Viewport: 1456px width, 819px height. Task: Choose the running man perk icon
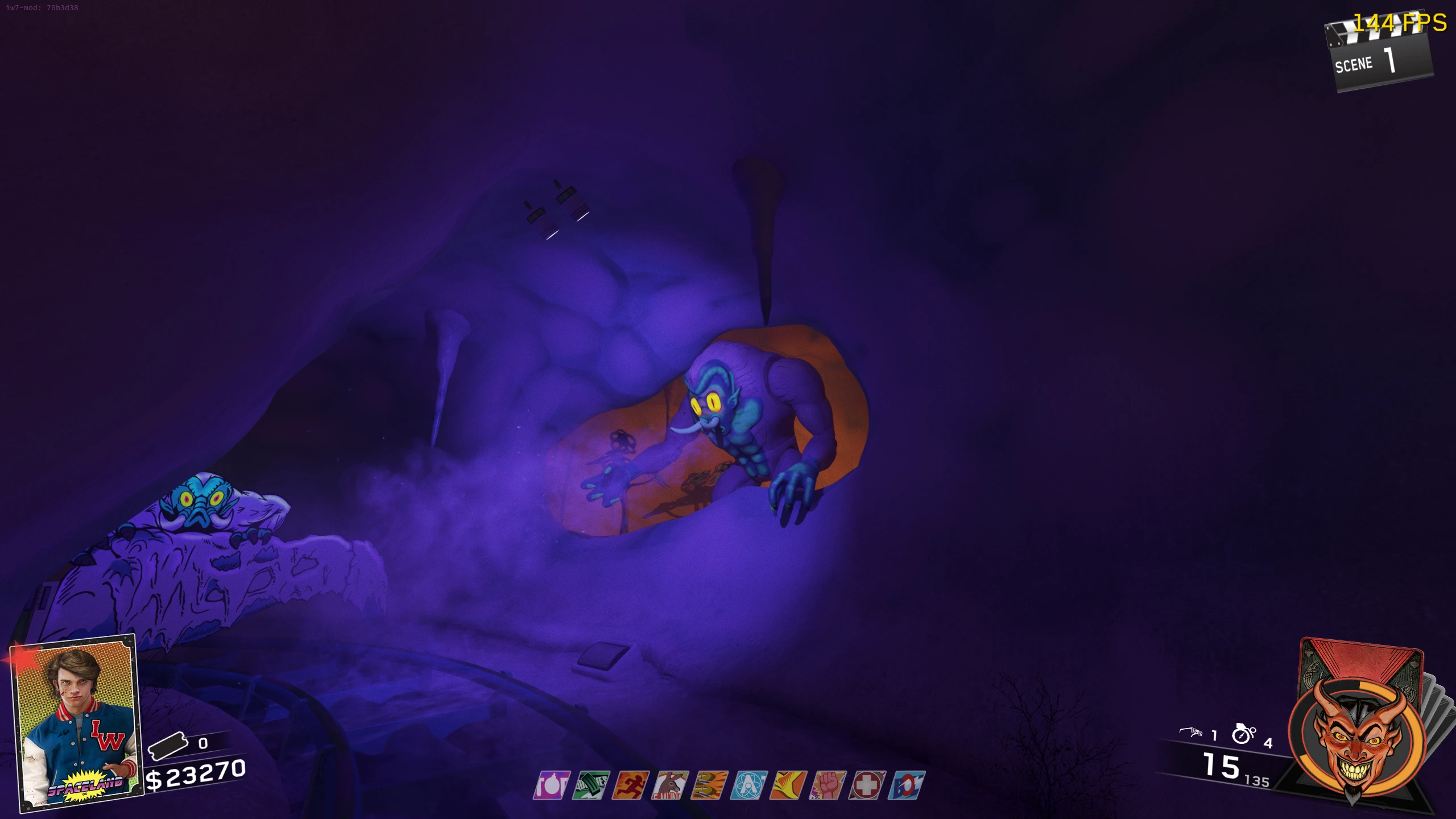[630, 785]
